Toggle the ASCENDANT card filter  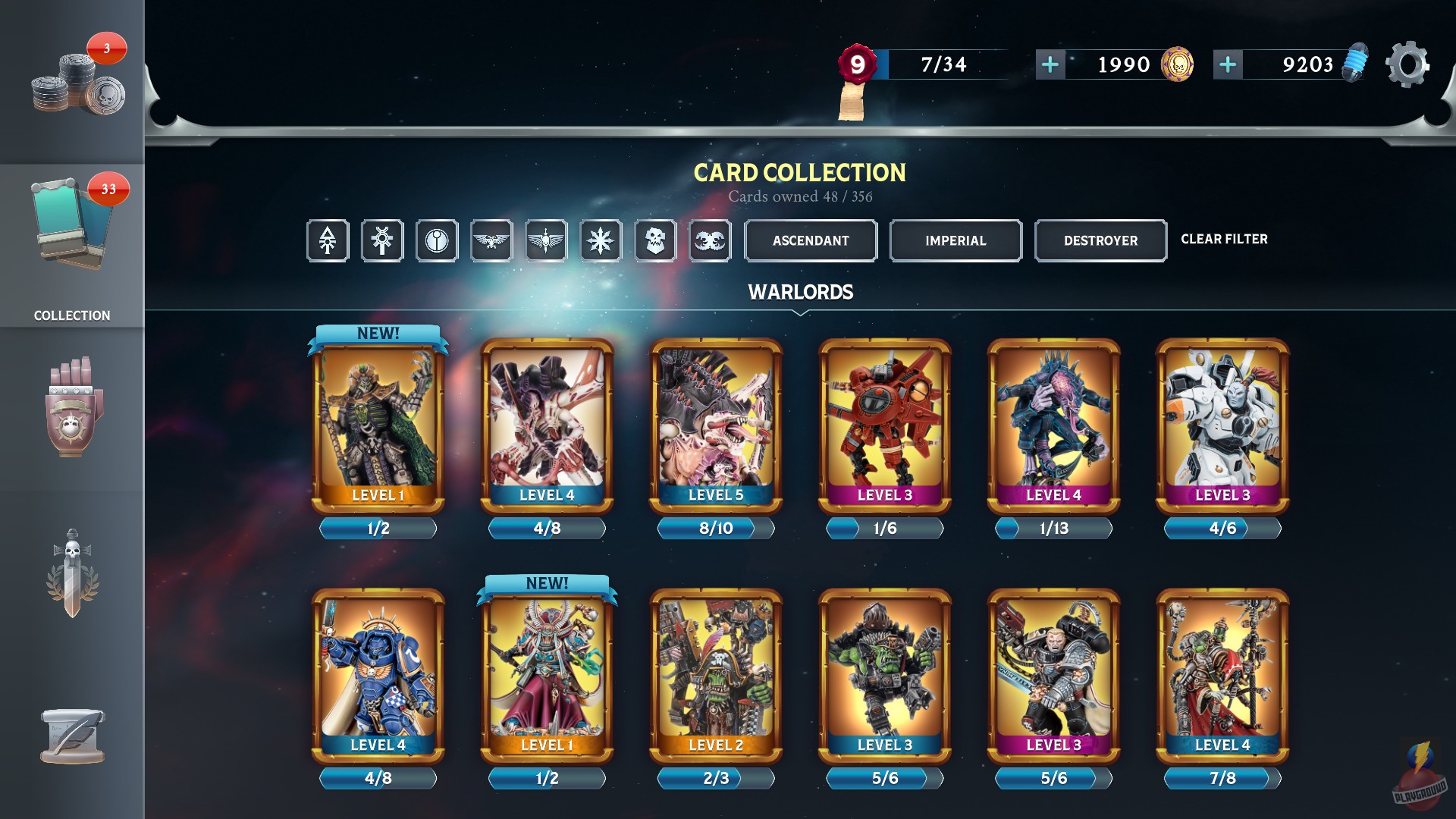pyautogui.click(x=810, y=240)
